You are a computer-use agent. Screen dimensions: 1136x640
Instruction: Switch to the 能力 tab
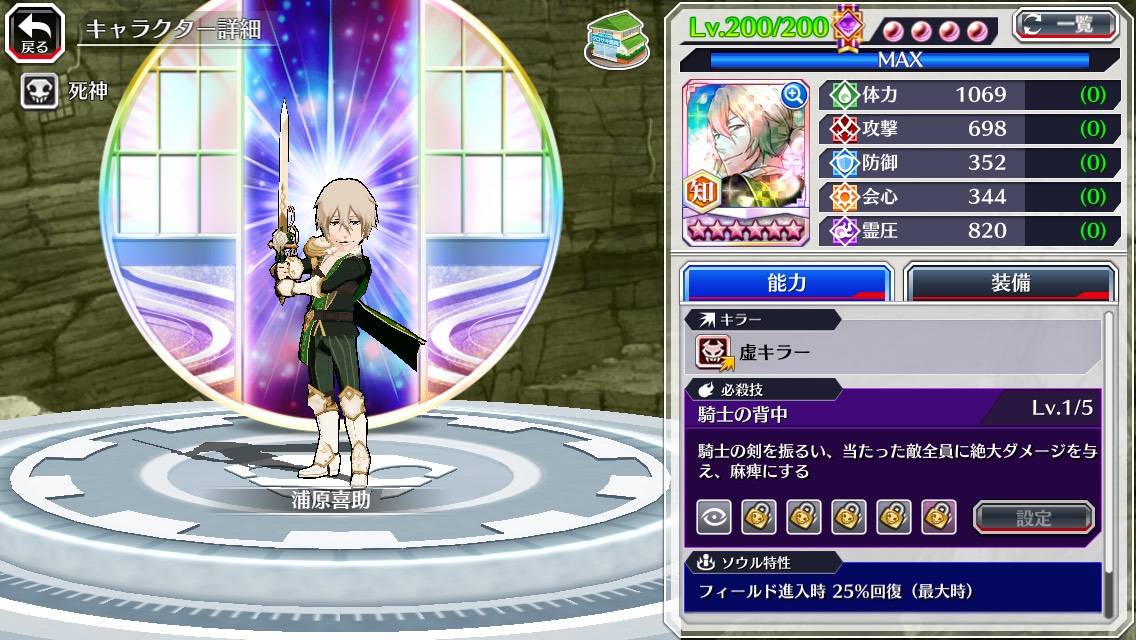click(x=786, y=283)
